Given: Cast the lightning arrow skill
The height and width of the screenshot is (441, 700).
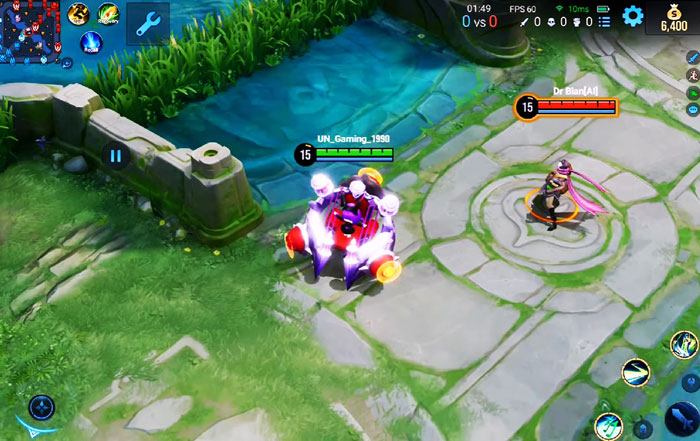Looking at the screenshot, I should pos(634,374).
